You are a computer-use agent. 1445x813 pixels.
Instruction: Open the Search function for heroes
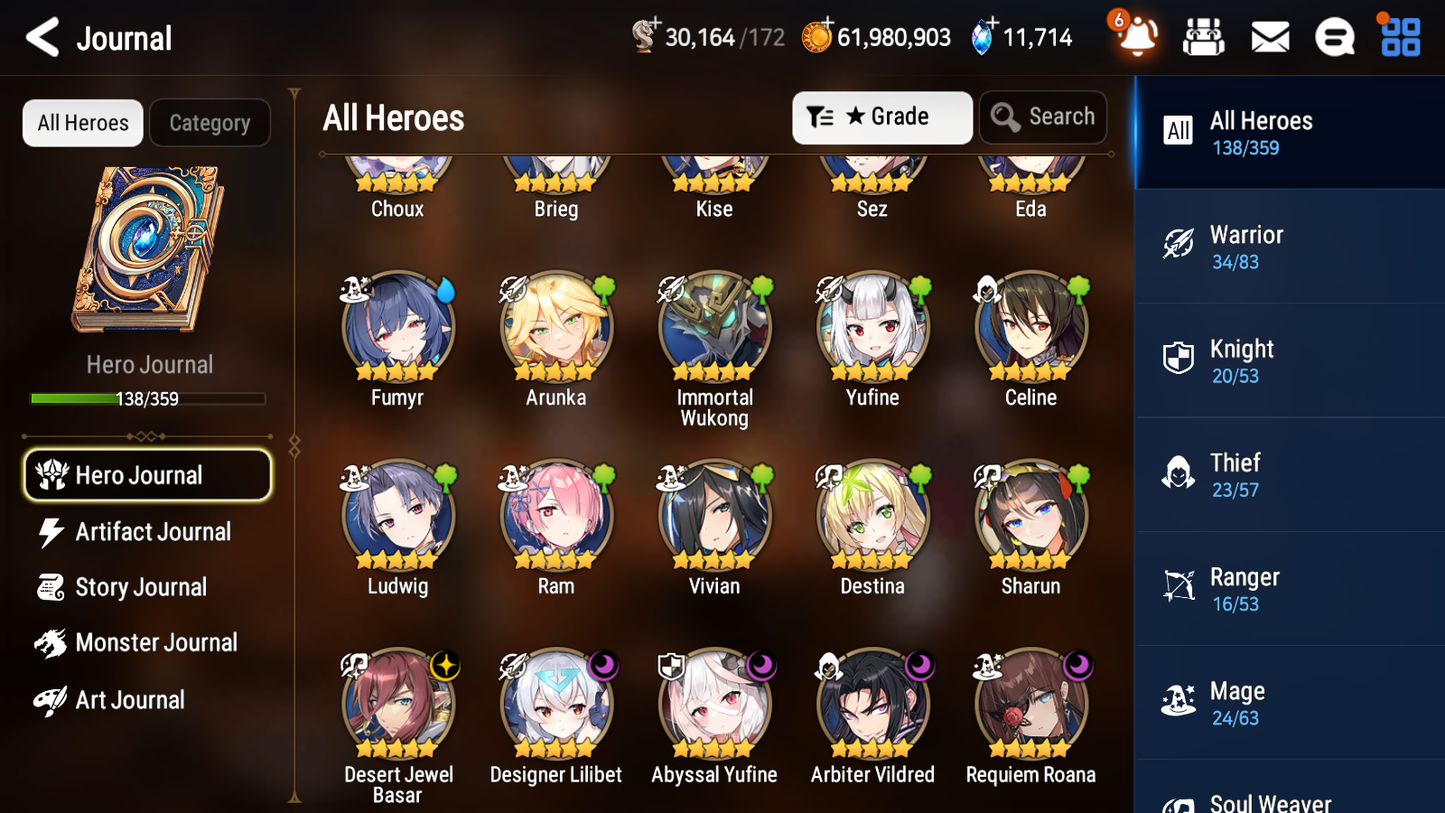point(1043,117)
